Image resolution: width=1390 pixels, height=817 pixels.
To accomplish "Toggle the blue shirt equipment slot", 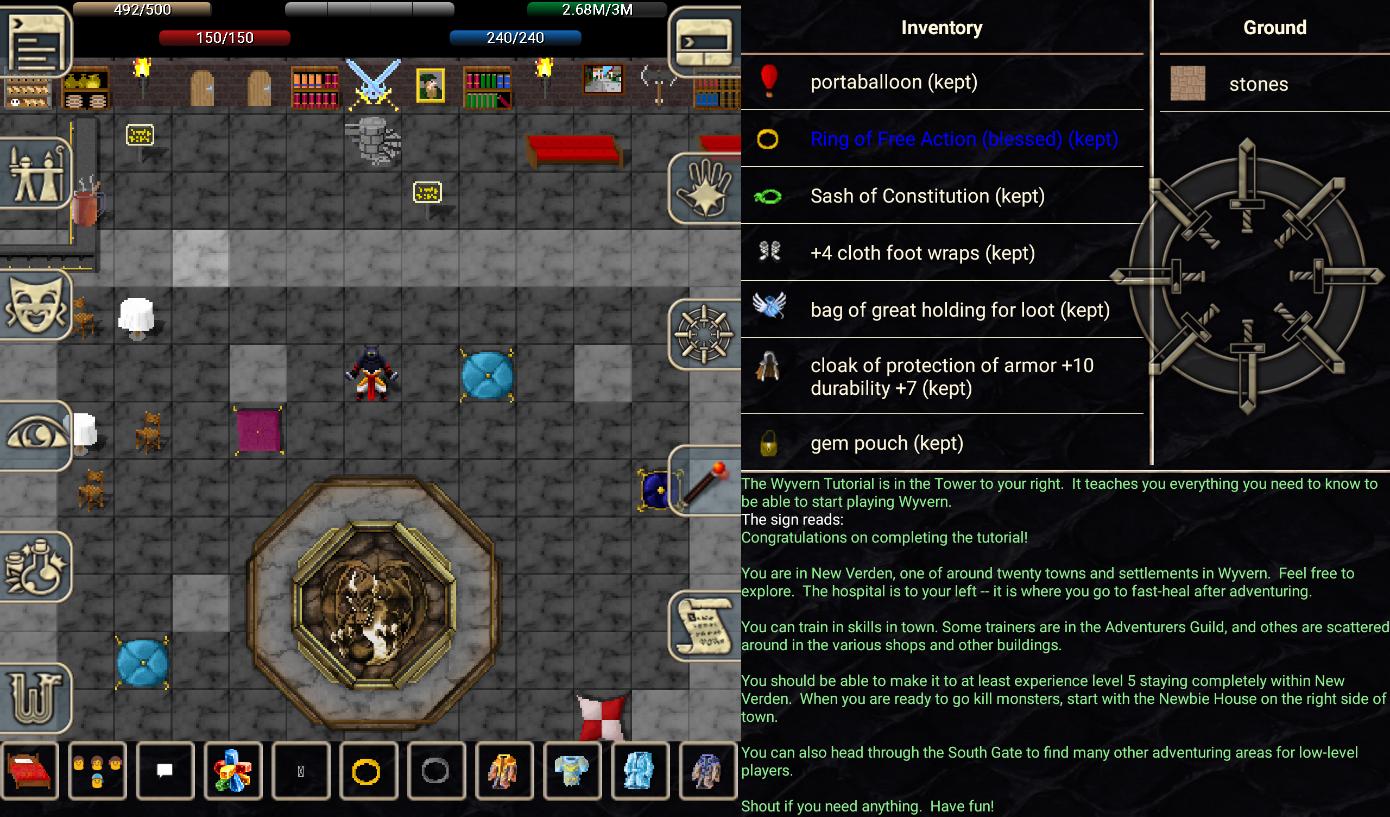I will [x=572, y=770].
